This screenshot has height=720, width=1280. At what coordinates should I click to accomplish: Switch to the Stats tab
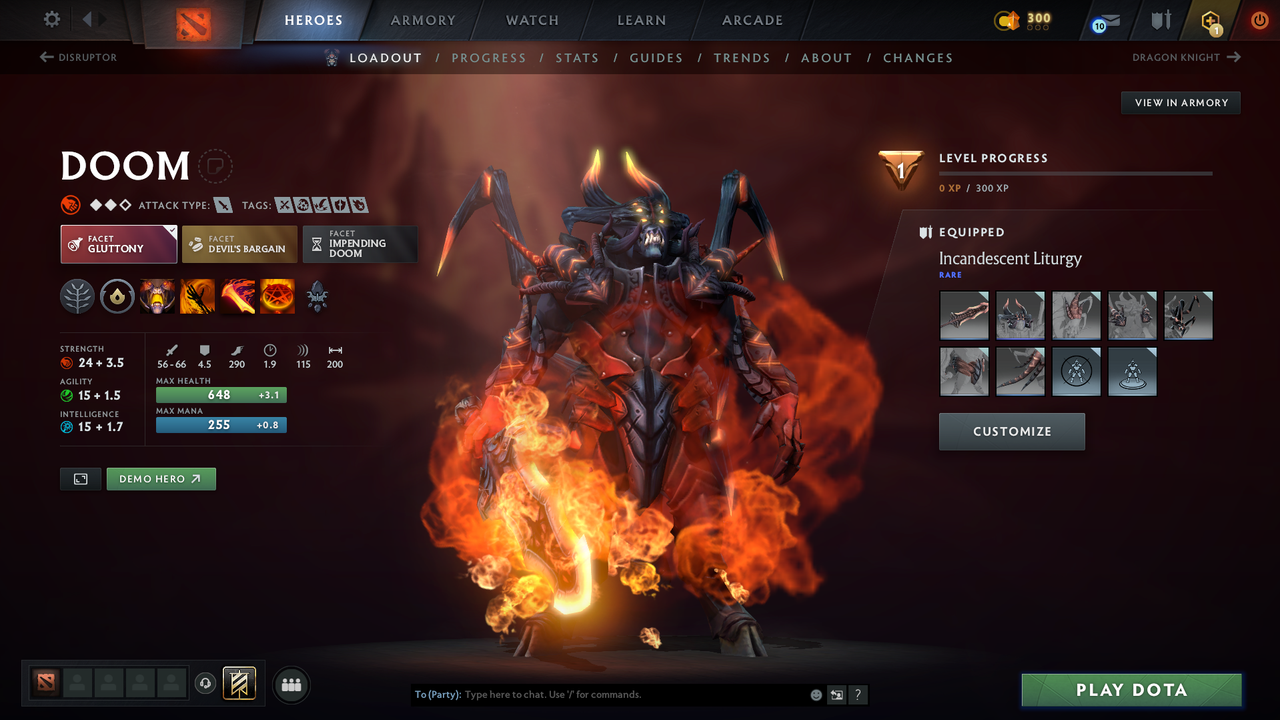pos(577,57)
